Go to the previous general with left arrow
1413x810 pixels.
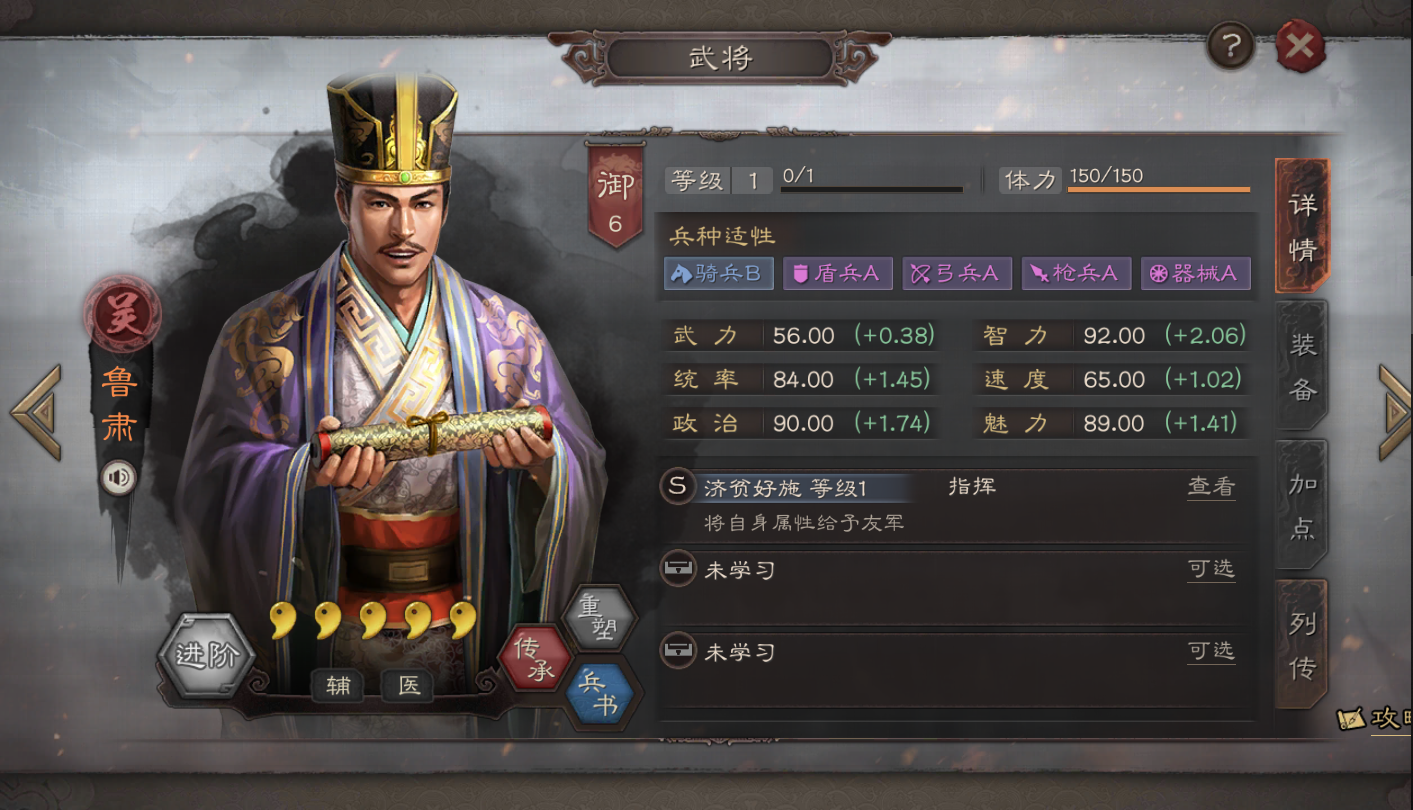[x=36, y=412]
